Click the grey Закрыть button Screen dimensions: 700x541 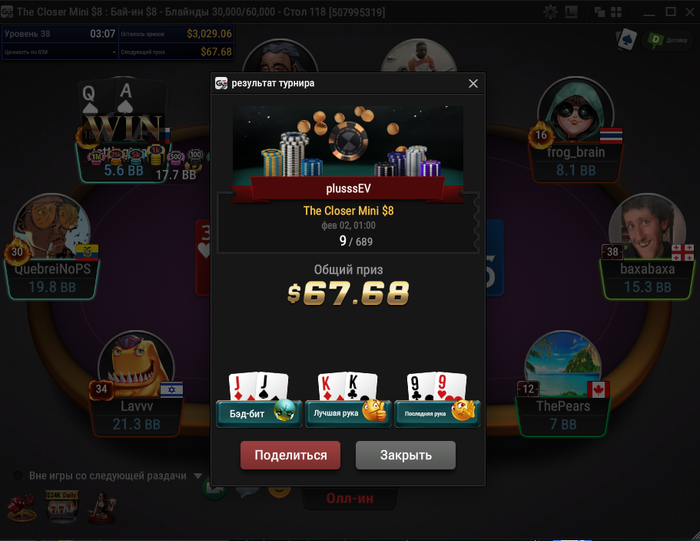[405, 455]
